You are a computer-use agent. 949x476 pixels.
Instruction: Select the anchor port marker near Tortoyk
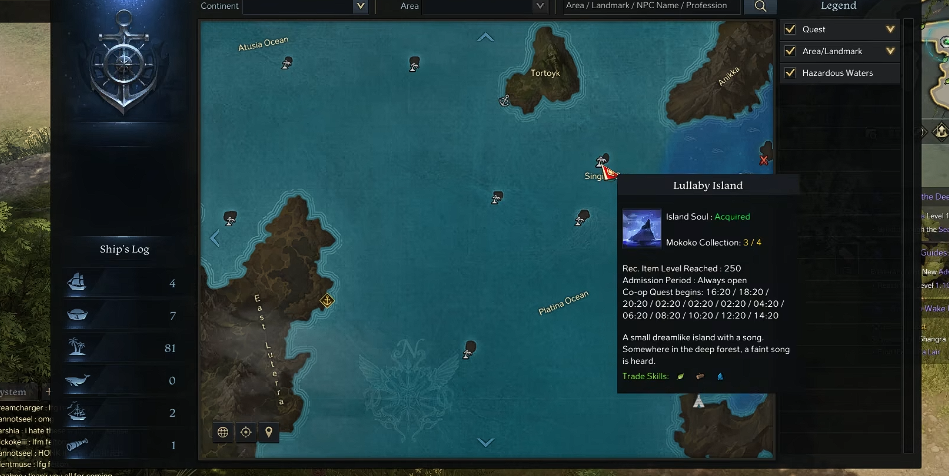506,100
